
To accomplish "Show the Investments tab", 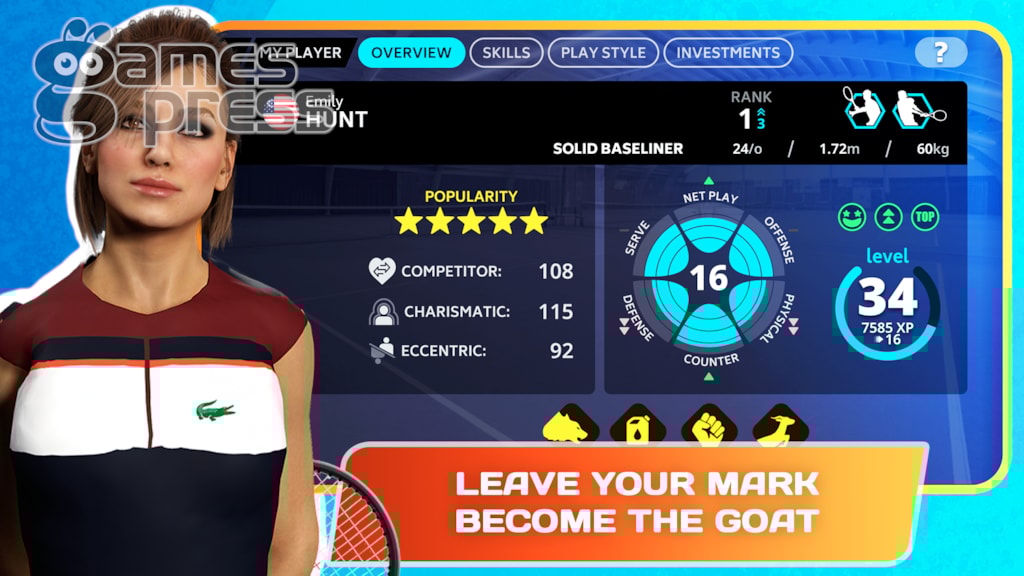I will point(727,53).
